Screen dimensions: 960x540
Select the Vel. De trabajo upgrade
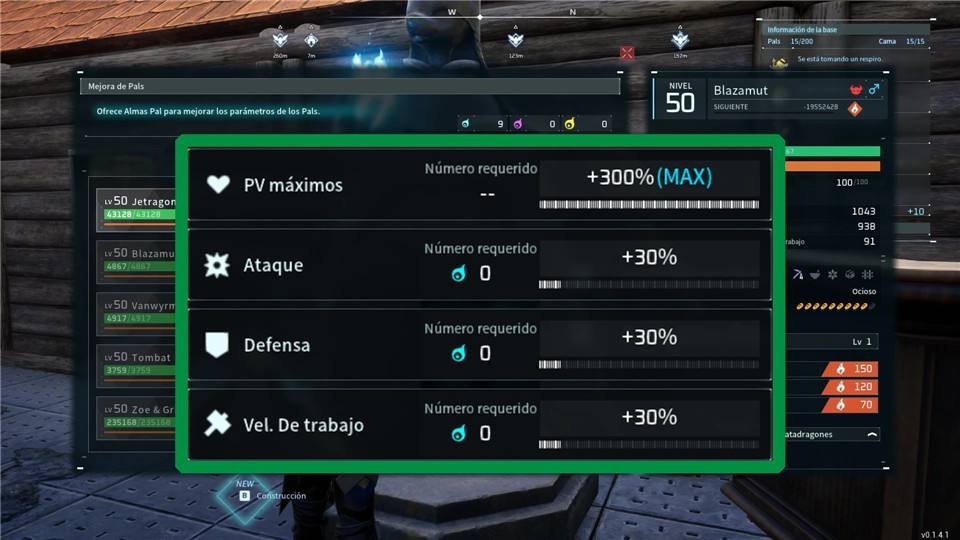tap(480, 425)
